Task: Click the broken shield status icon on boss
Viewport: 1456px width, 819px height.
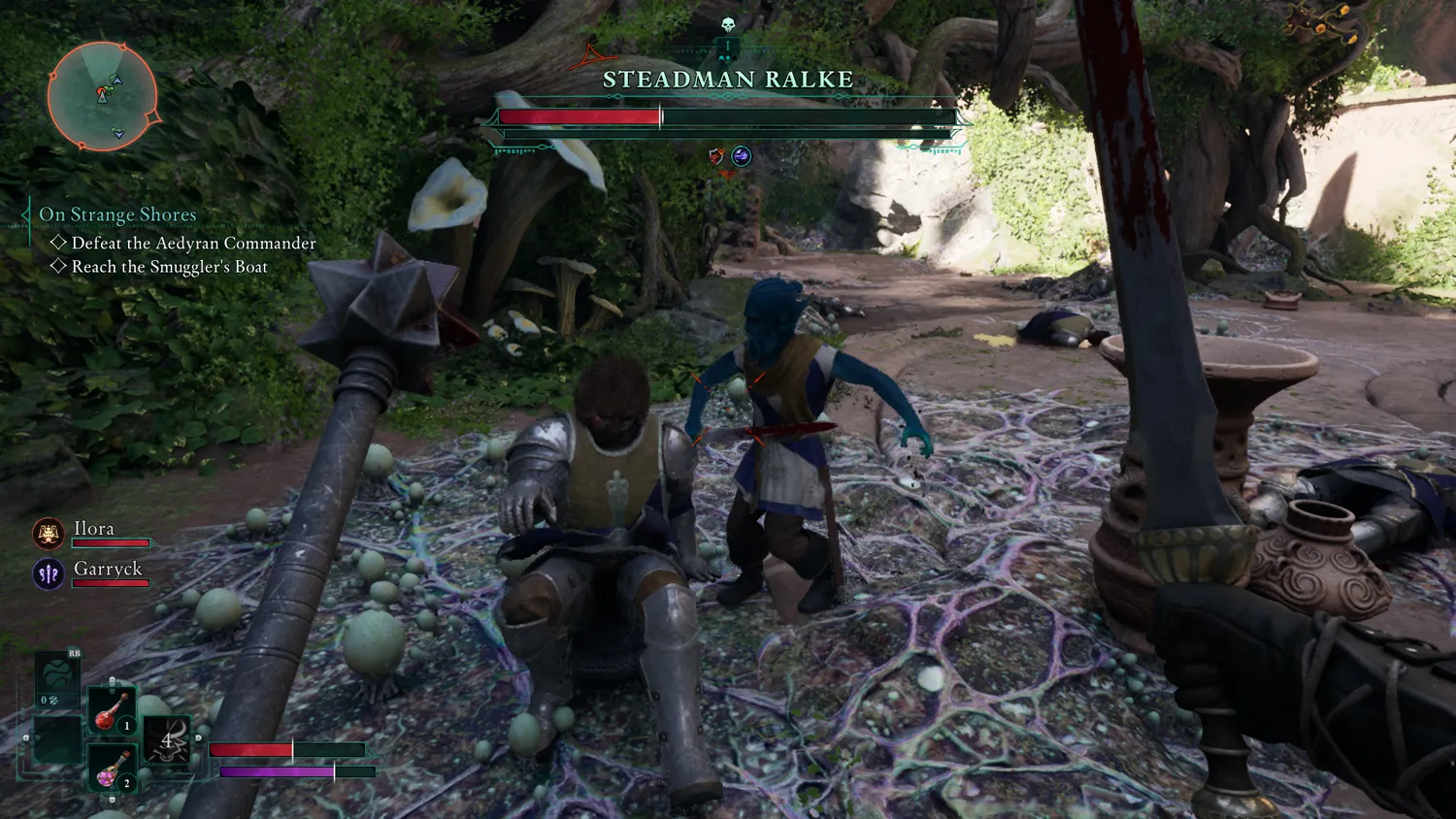Action: (x=716, y=155)
